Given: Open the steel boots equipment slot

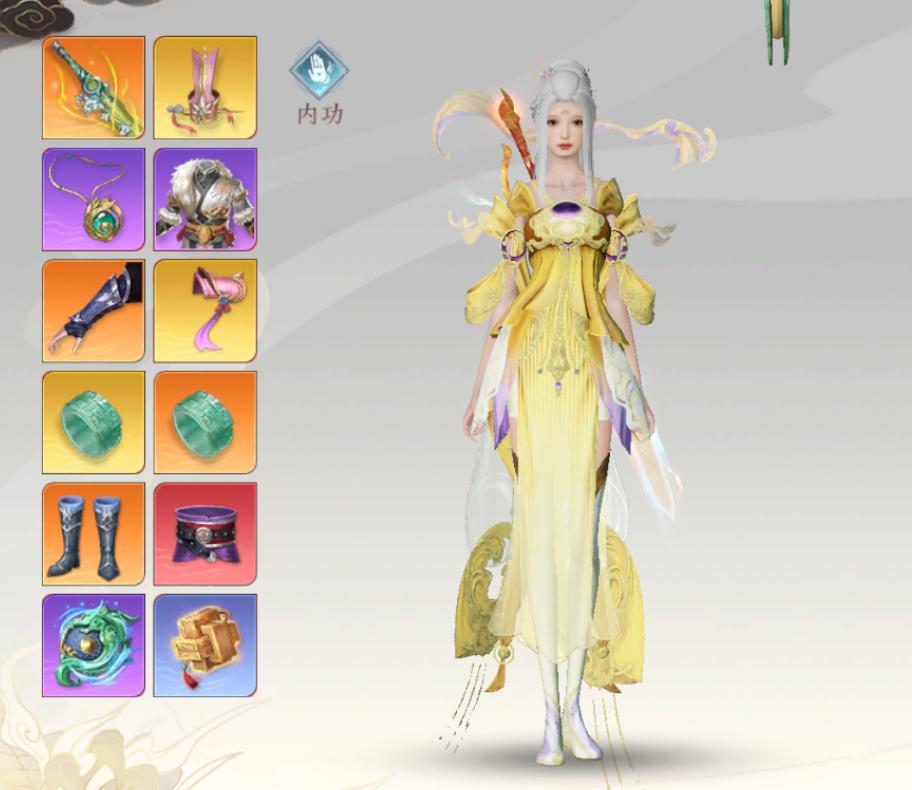Looking at the screenshot, I should (x=94, y=534).
